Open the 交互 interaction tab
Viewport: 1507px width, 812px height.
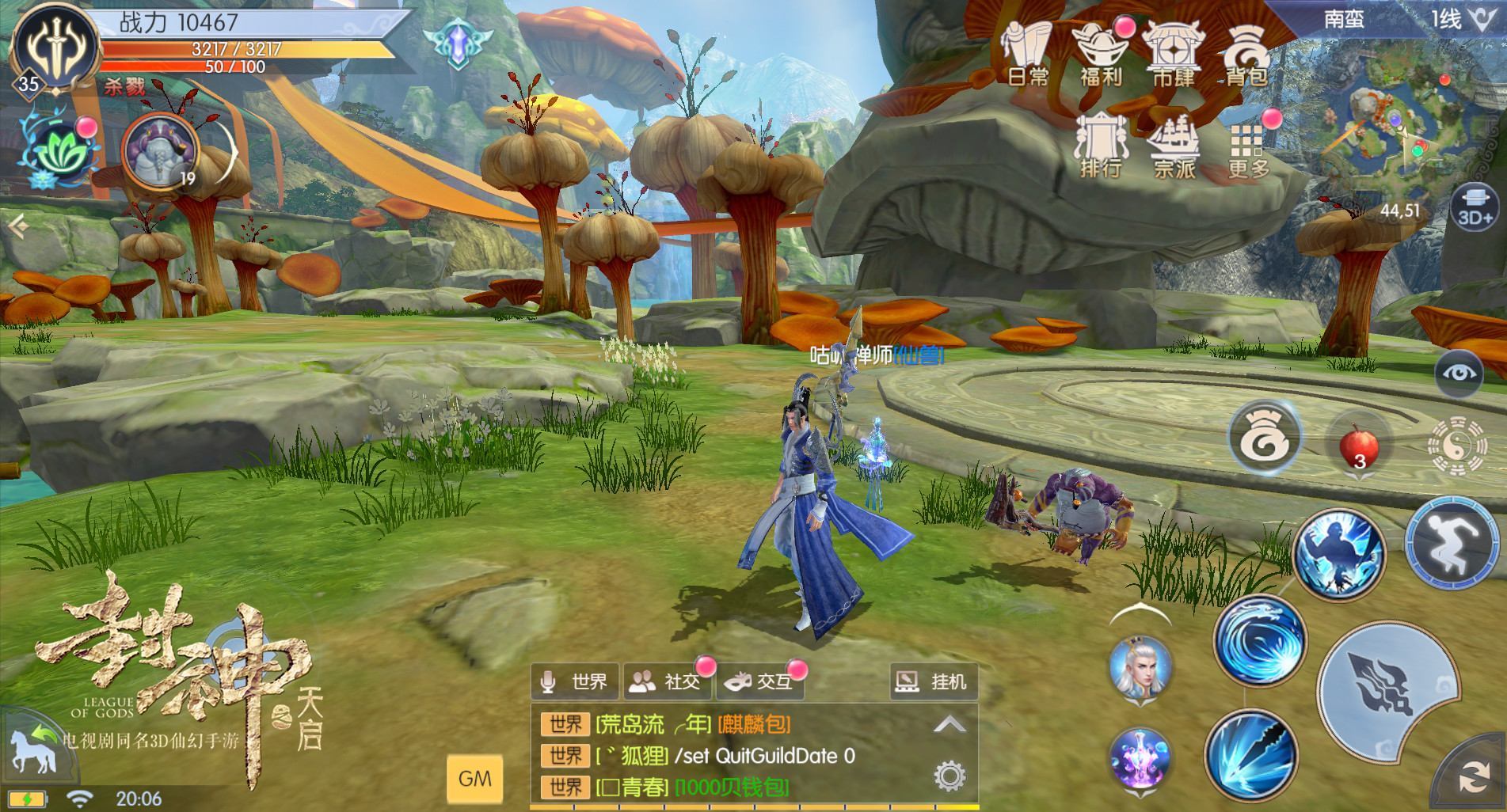click(761, 681)
